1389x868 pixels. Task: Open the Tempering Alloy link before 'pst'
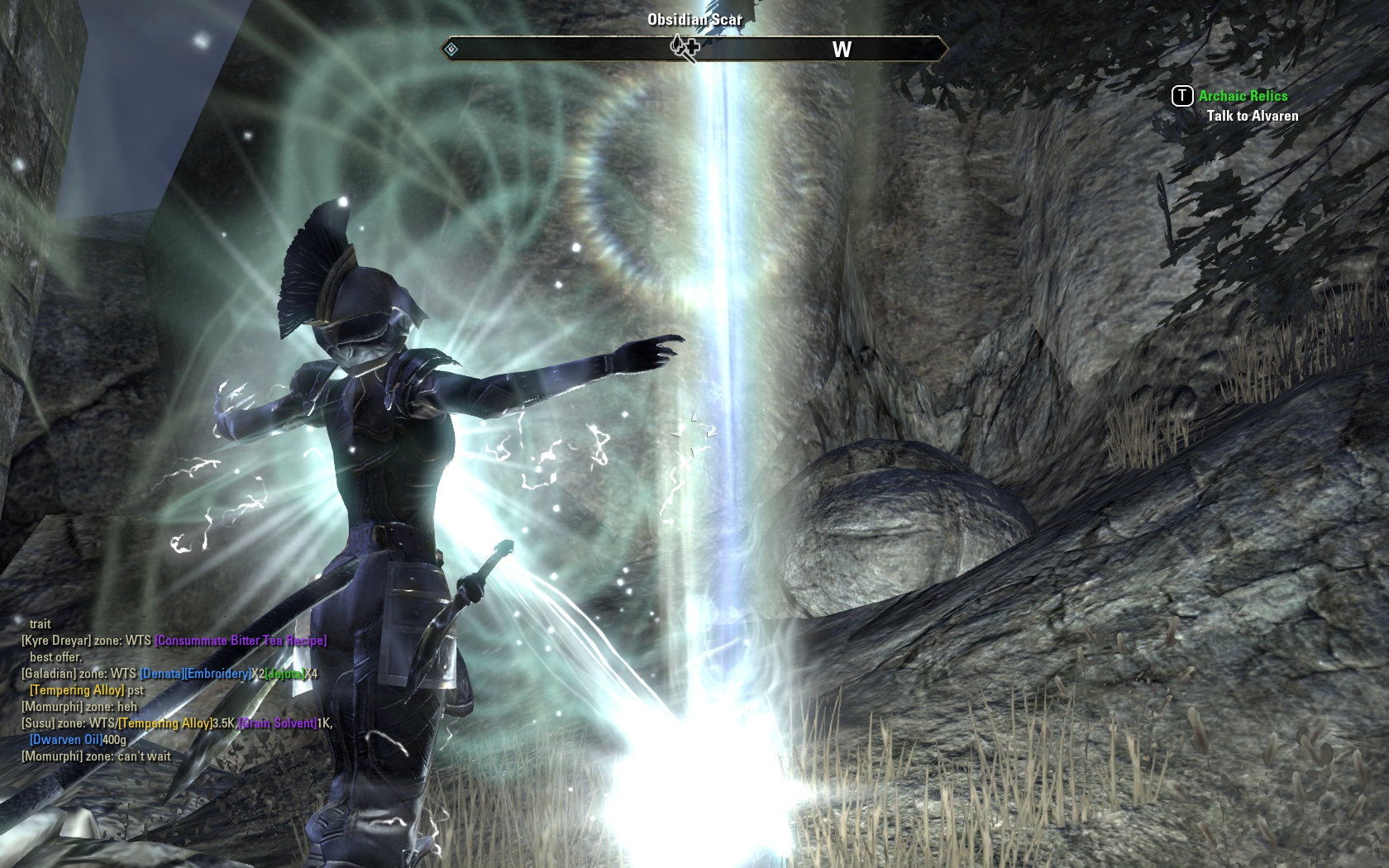77,690
